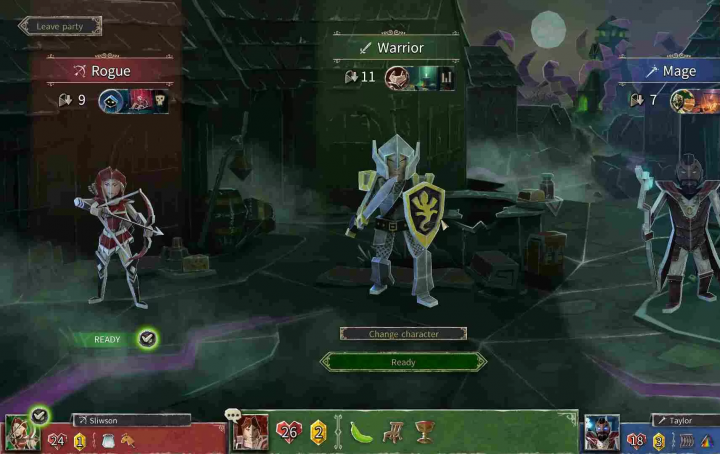Click the chat speech bubble icon
The height and width of the screenshot is (454, 720).
pyautogui.click(x=233, y=414)
